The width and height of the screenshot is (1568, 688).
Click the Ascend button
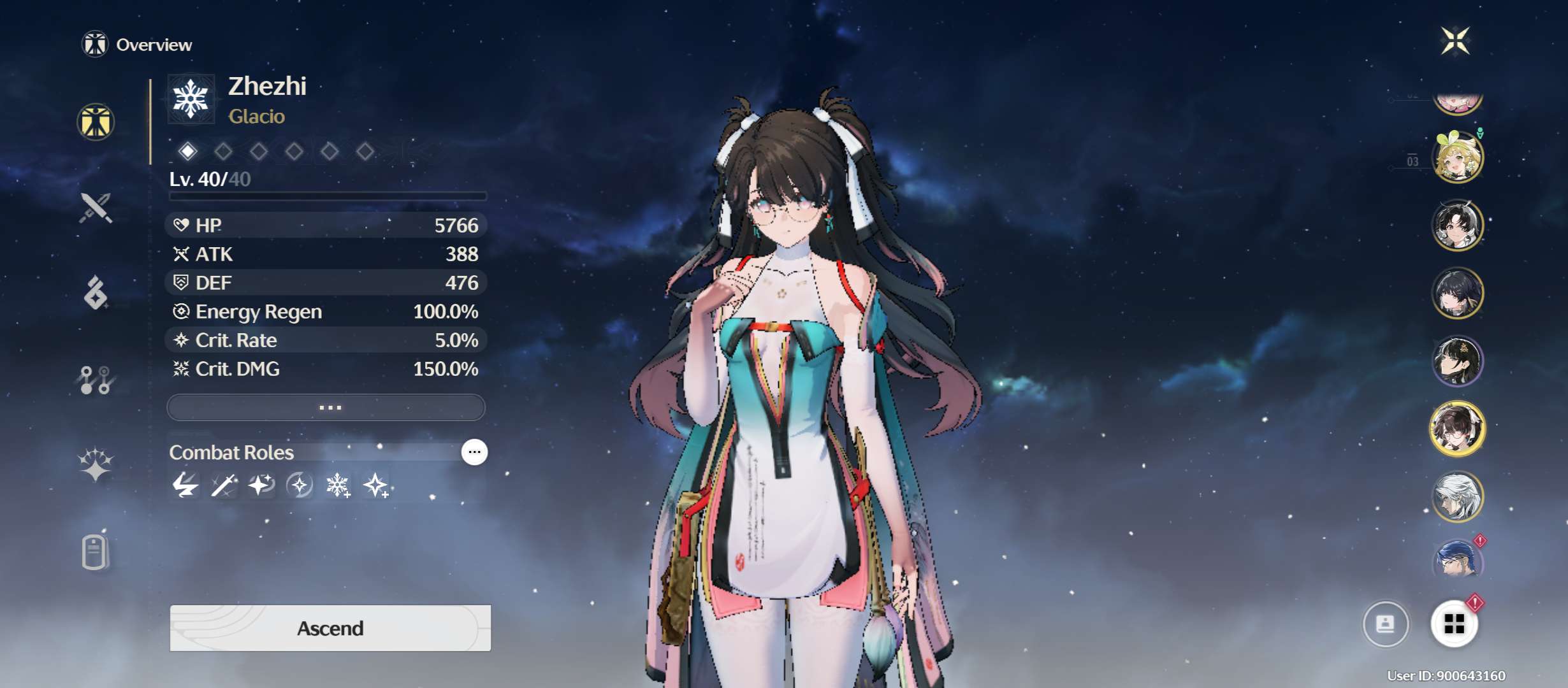tap(330, 628)
